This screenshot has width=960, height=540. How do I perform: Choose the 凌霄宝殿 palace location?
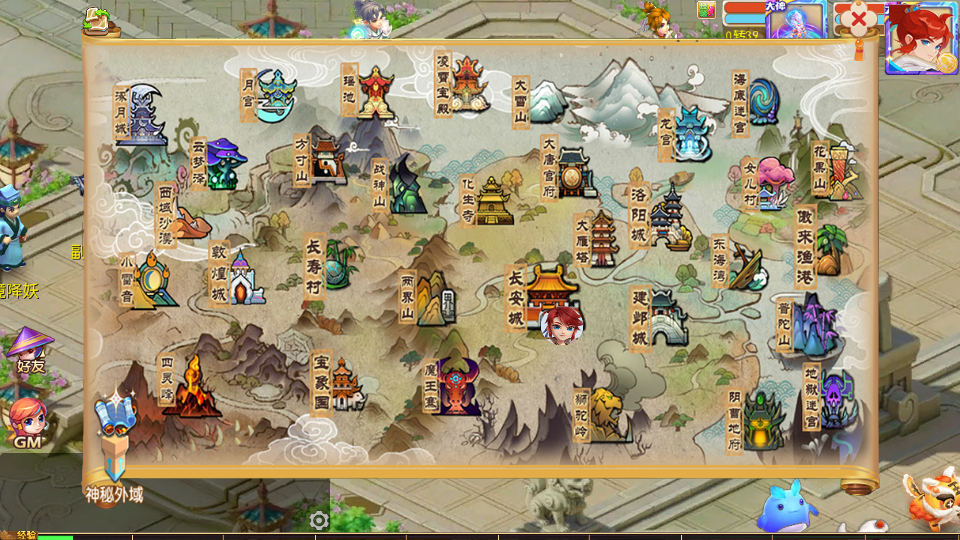[x=466, y=84]
